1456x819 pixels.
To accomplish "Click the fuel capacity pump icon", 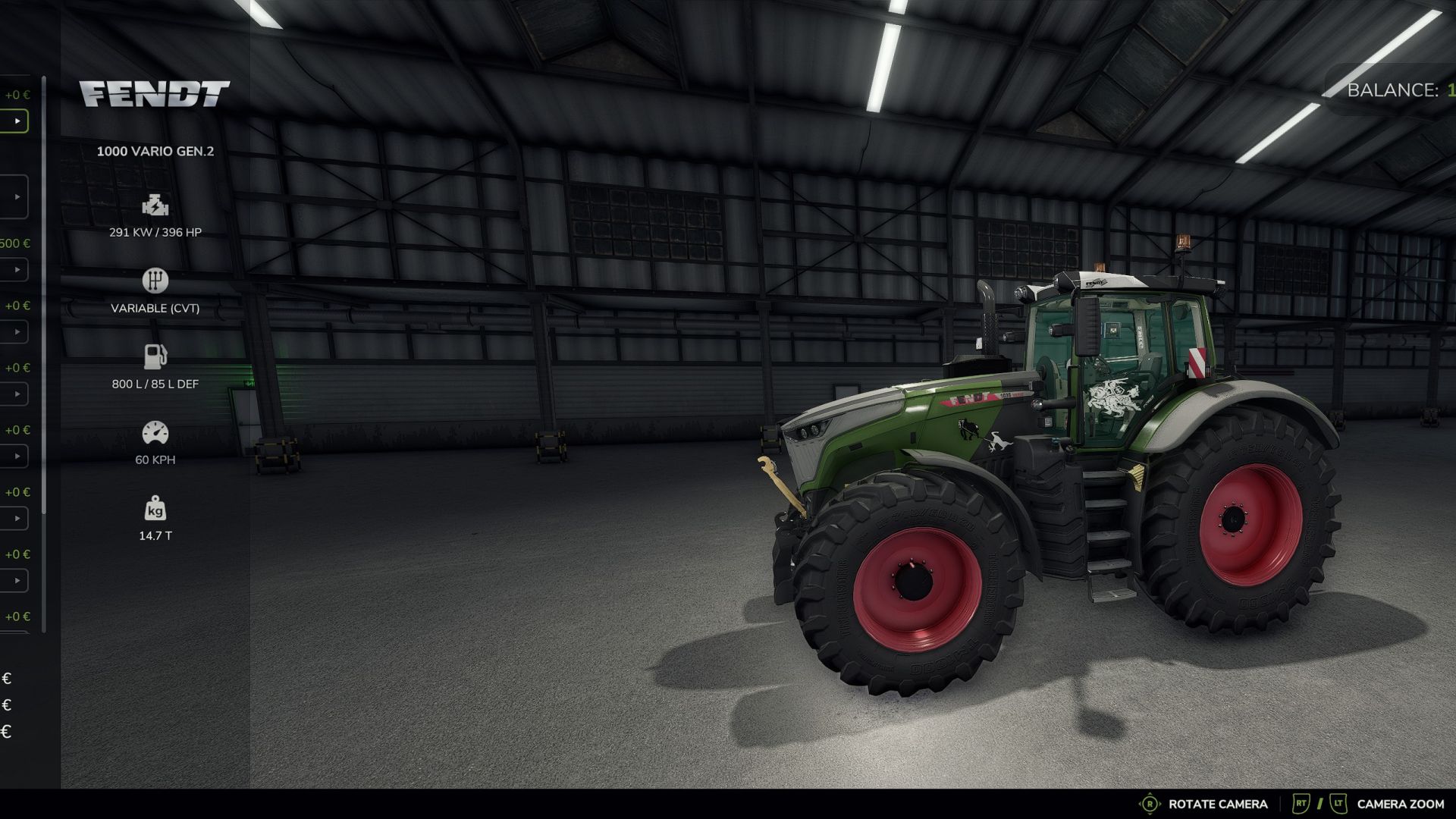I will (x=155, y=356).
